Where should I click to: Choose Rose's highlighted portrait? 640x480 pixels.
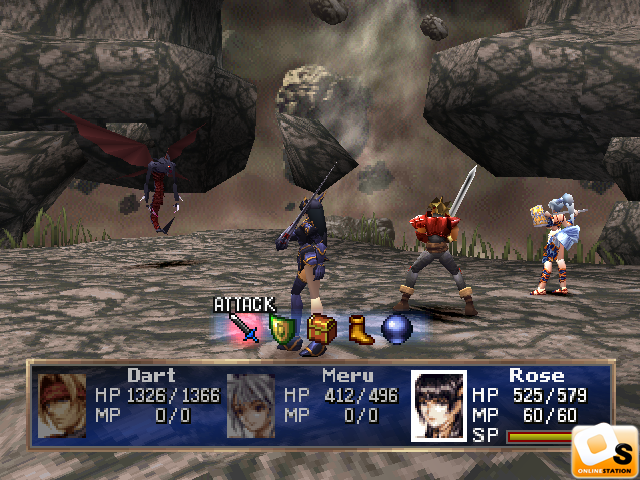click(439, 406)
